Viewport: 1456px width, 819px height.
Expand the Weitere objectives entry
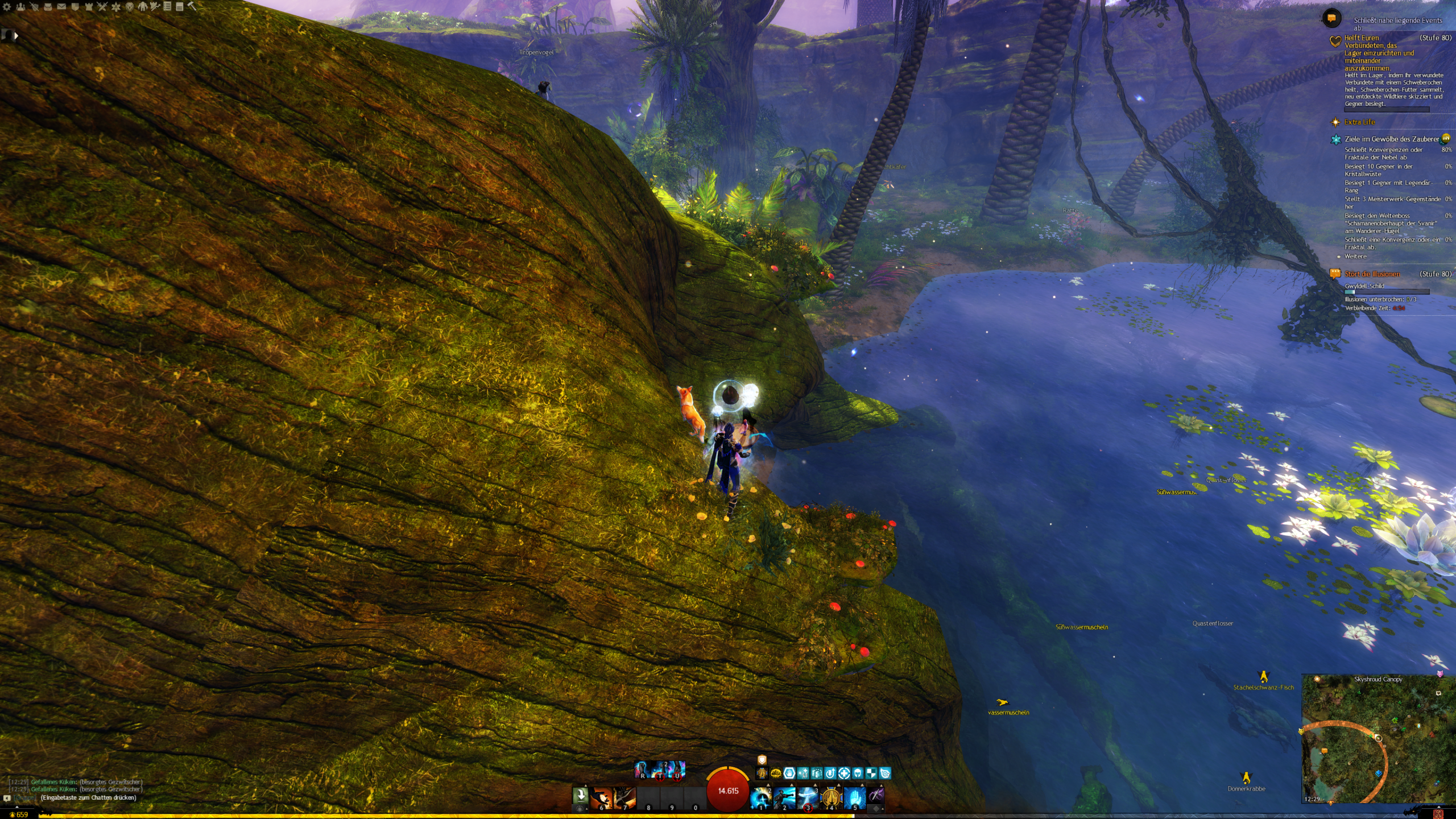click(x=1355, y=257)
